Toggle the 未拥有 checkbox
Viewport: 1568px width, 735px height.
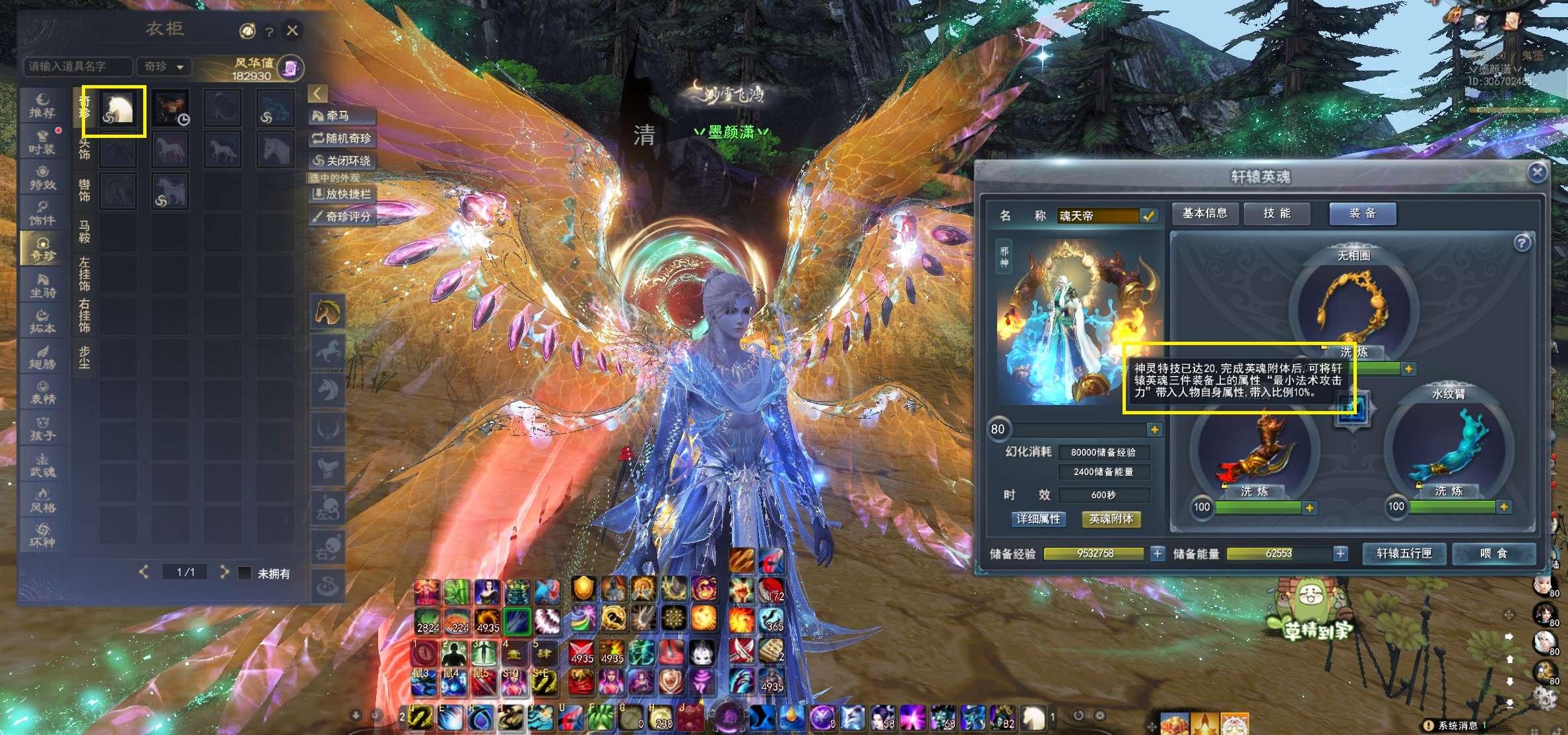pos(245,573)
